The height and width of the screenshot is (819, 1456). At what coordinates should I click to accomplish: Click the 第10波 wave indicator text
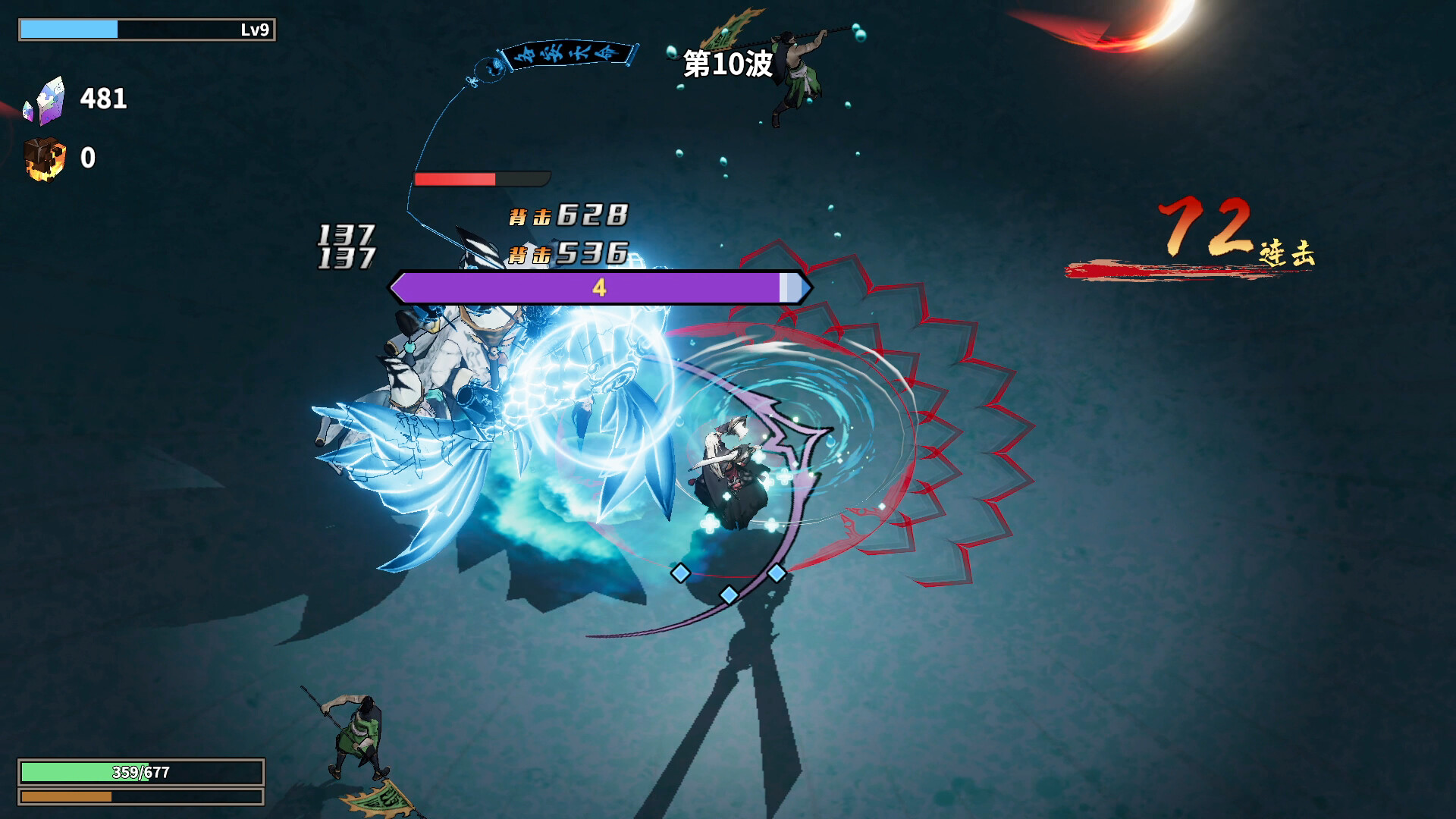[724, 67]
